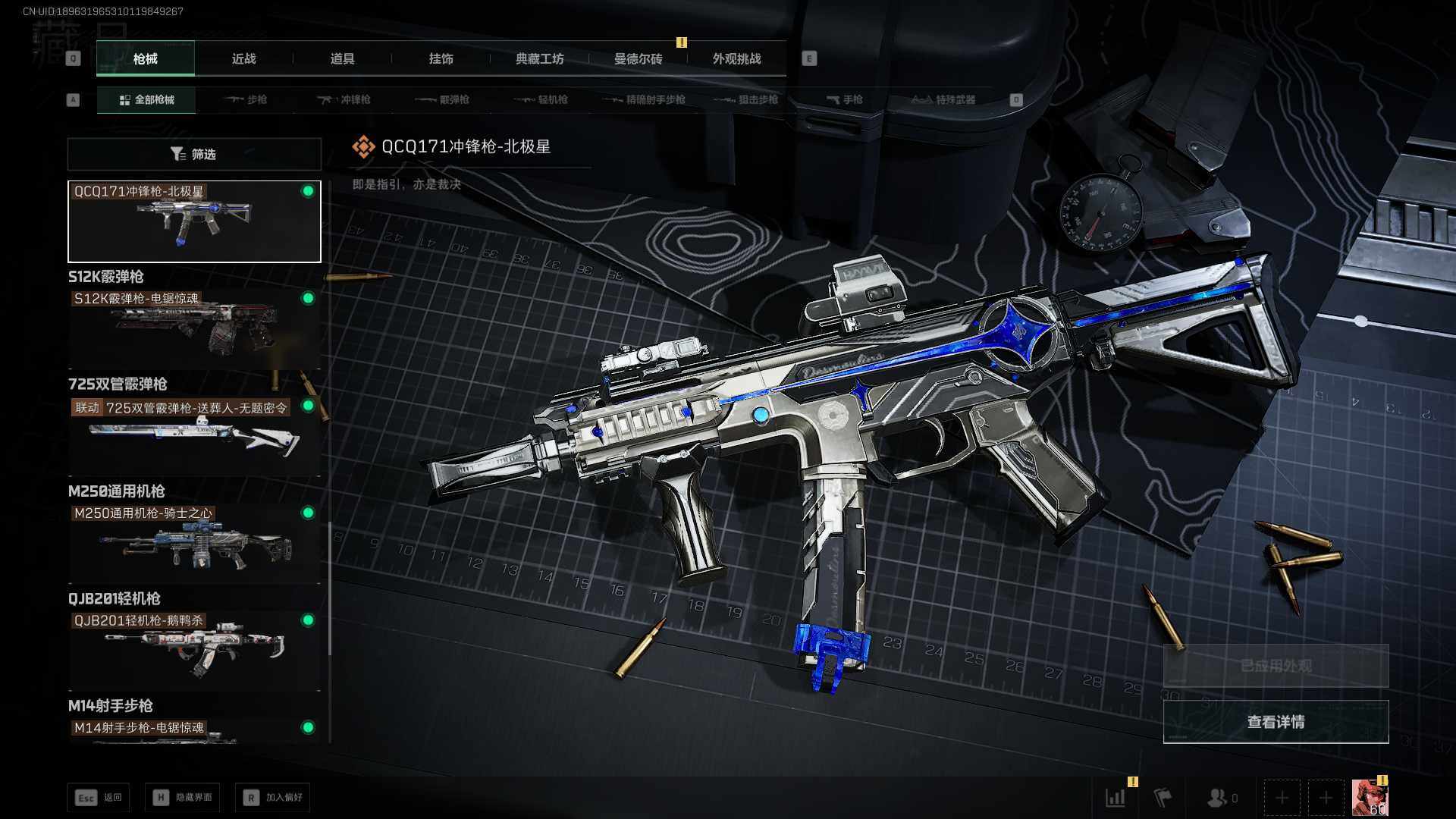Open the bar chart statistics icon
The height and width of the screenshot is (819, 1456).
pyautogui.click(x=1116, y=797)
